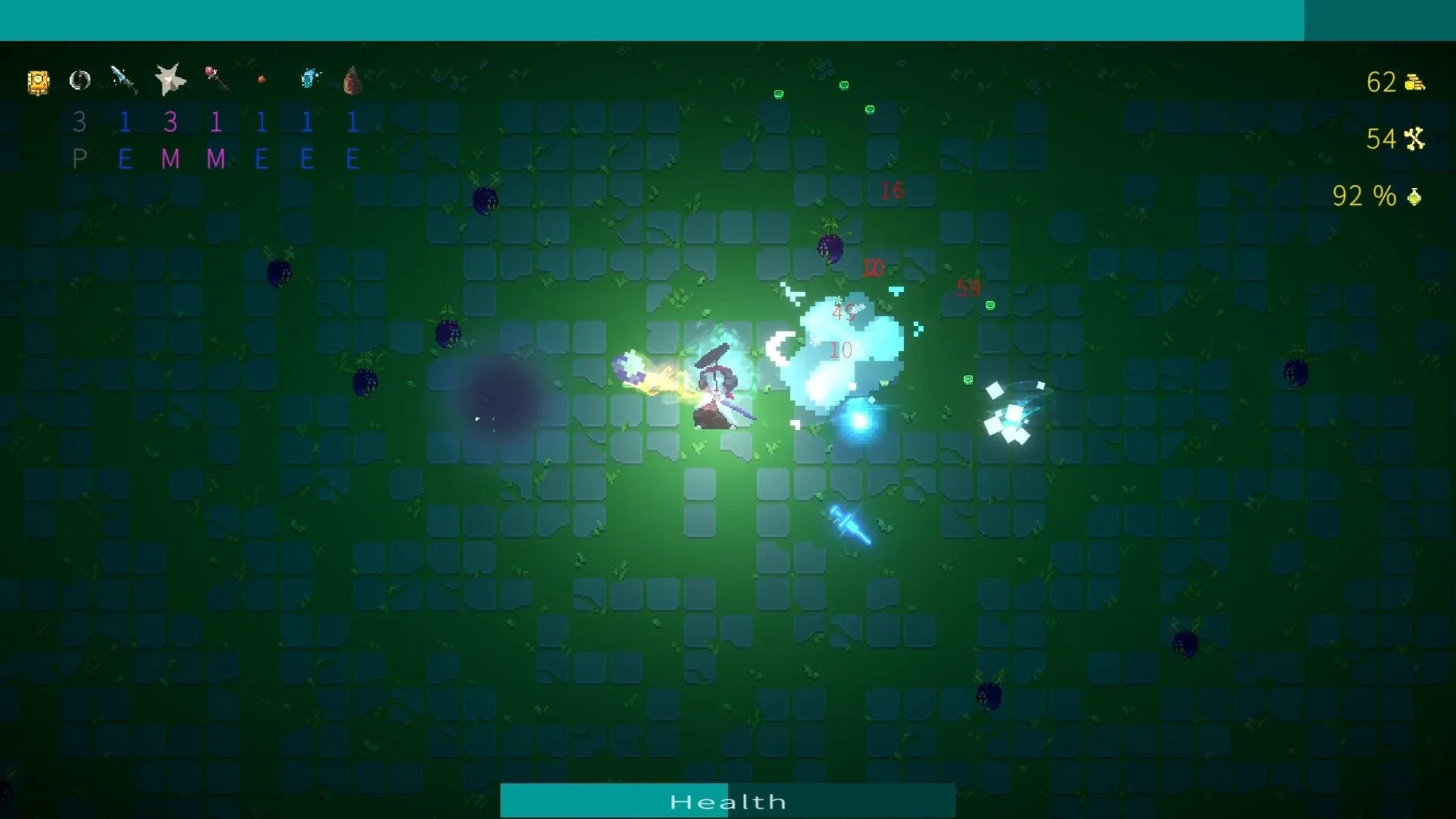The width and height of the screenshot is (1456, 819).
Task: Click the shield ring item icon
Action: click(x=80, y=80)
